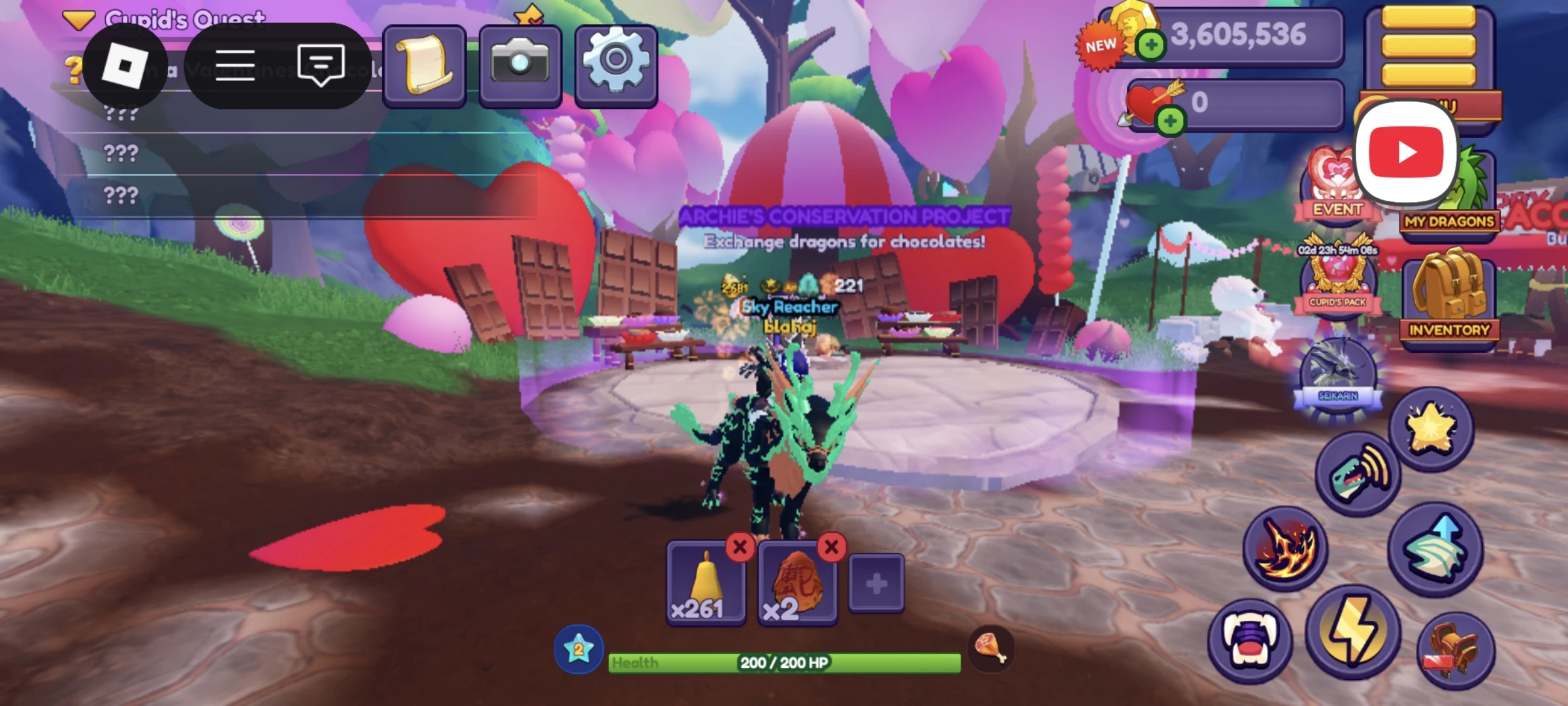
Task: Collapse the Cupid's Quest panel with yellow arrow
Action: [x=79, y=17]
